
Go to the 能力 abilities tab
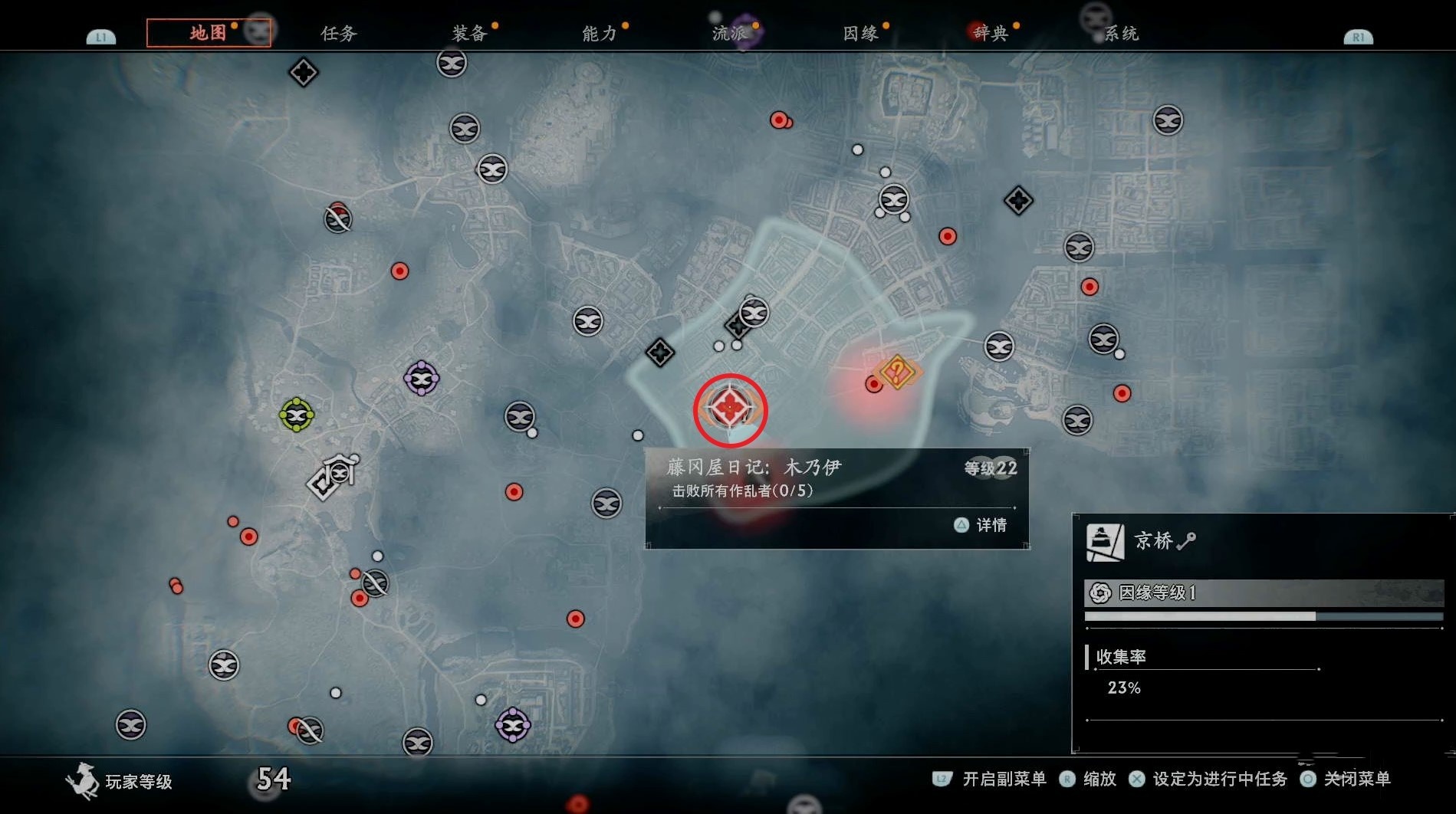click(600, 34)
